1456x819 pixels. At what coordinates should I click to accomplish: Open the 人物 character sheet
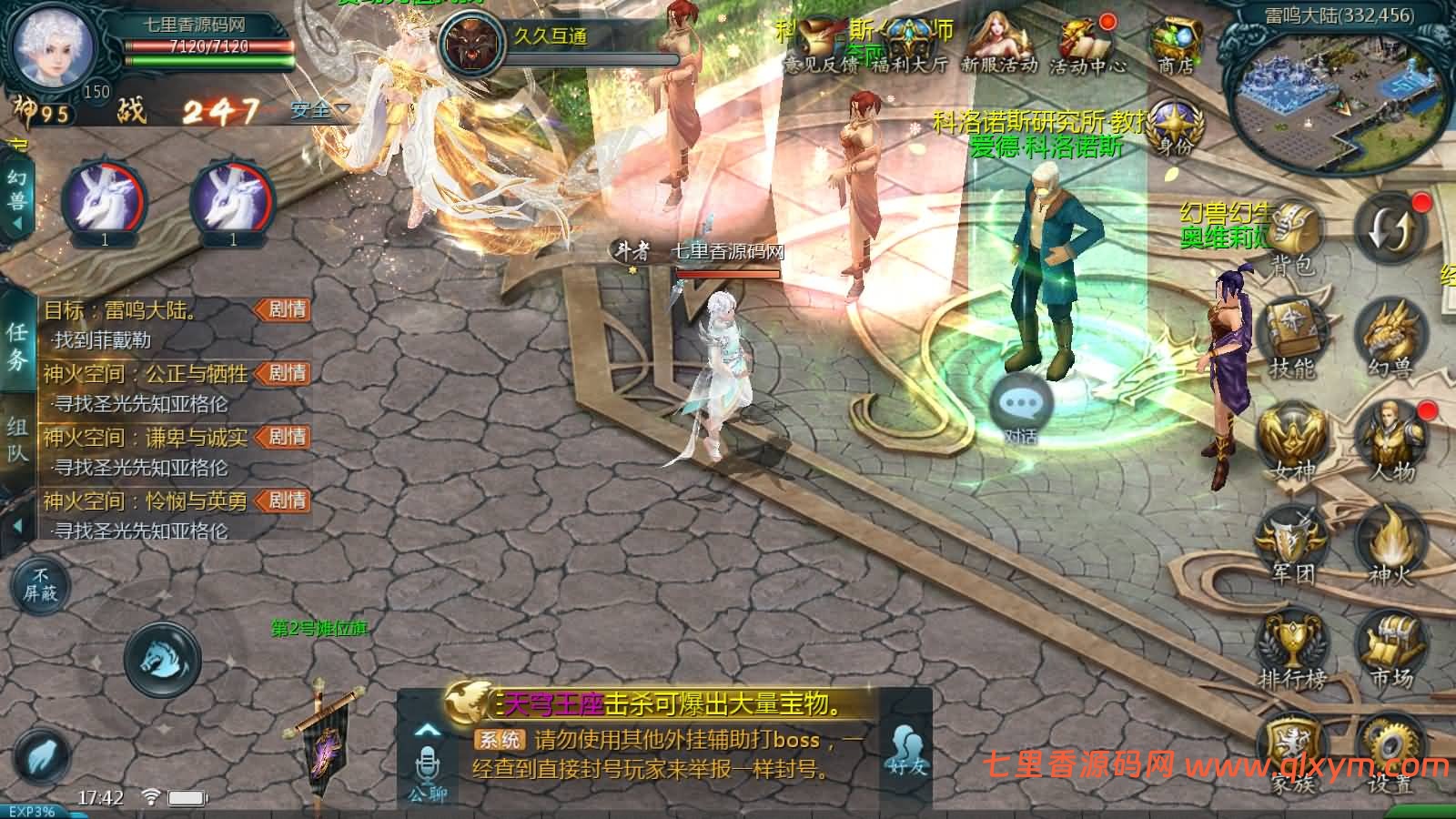pyautogui.click(x=1391, y=441)
